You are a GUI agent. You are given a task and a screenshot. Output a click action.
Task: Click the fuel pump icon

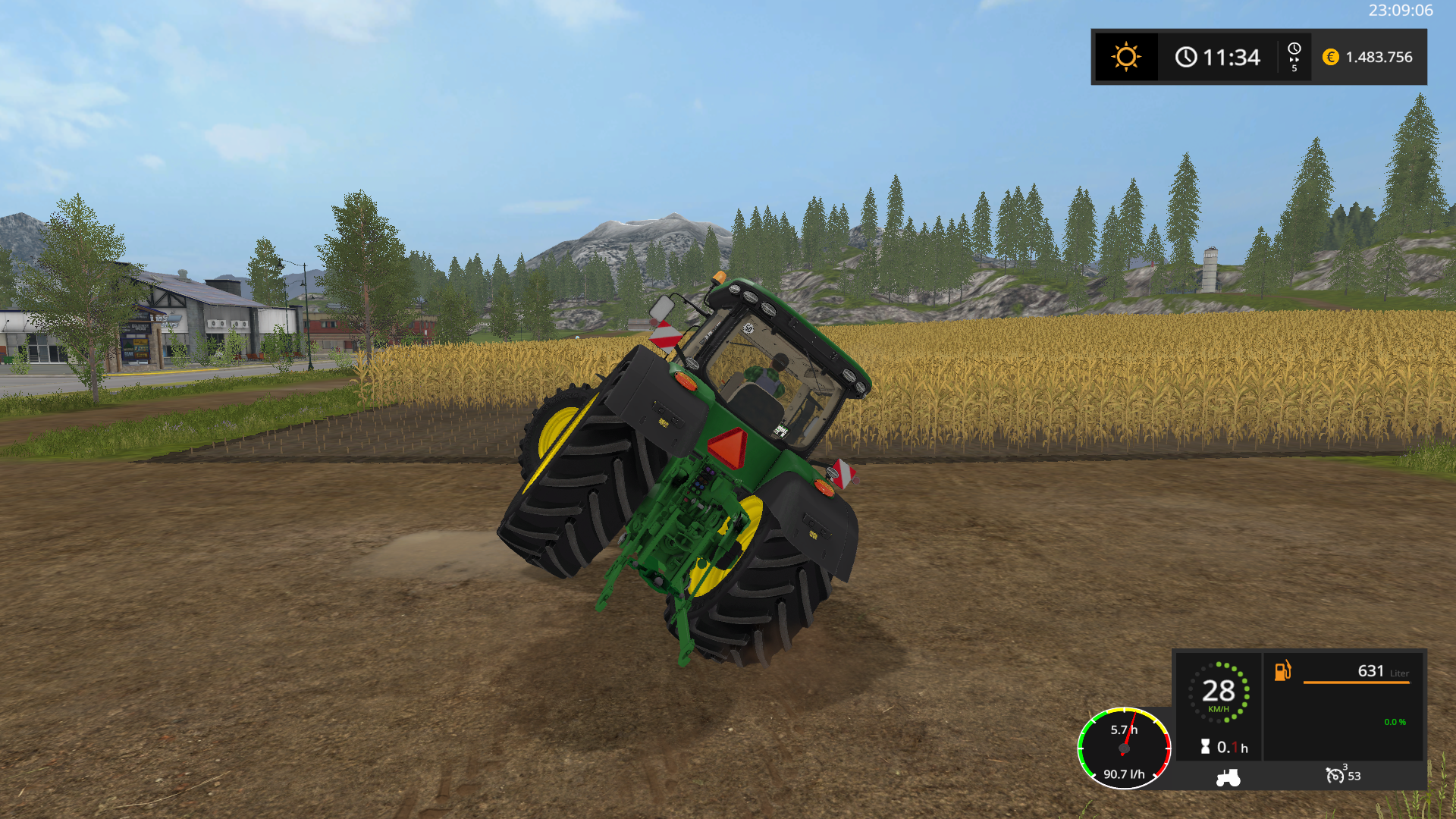1282,670
